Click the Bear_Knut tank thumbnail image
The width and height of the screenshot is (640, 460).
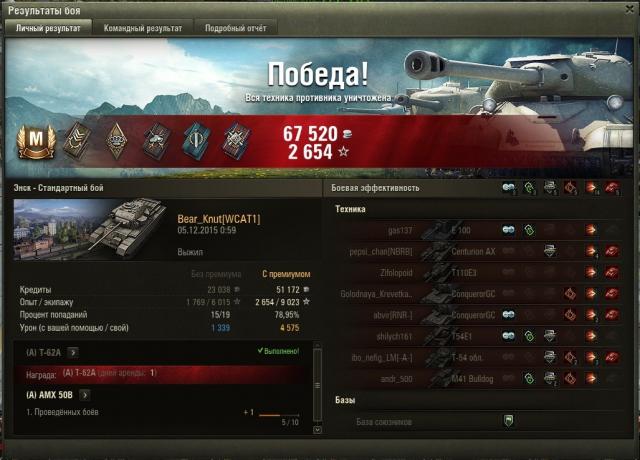[93, 226]
